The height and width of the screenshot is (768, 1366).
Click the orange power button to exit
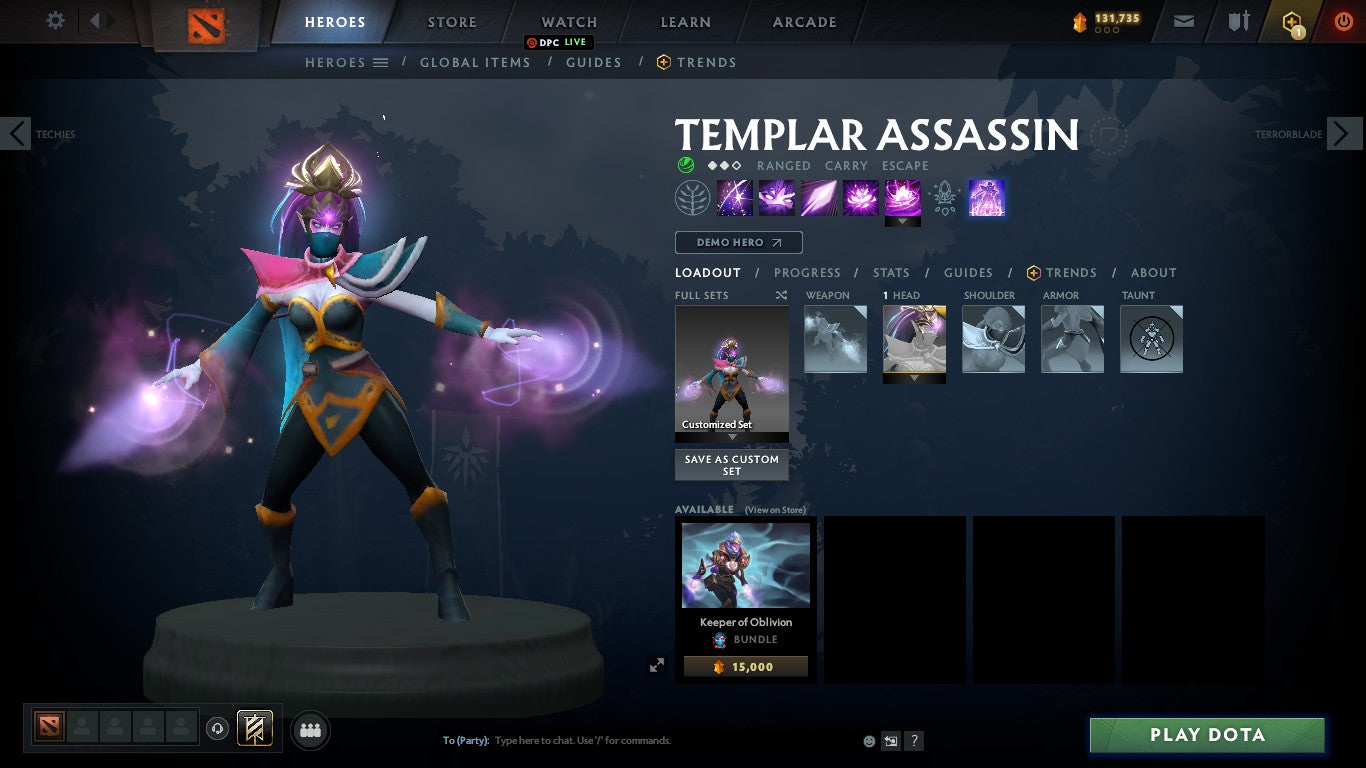1345,20
